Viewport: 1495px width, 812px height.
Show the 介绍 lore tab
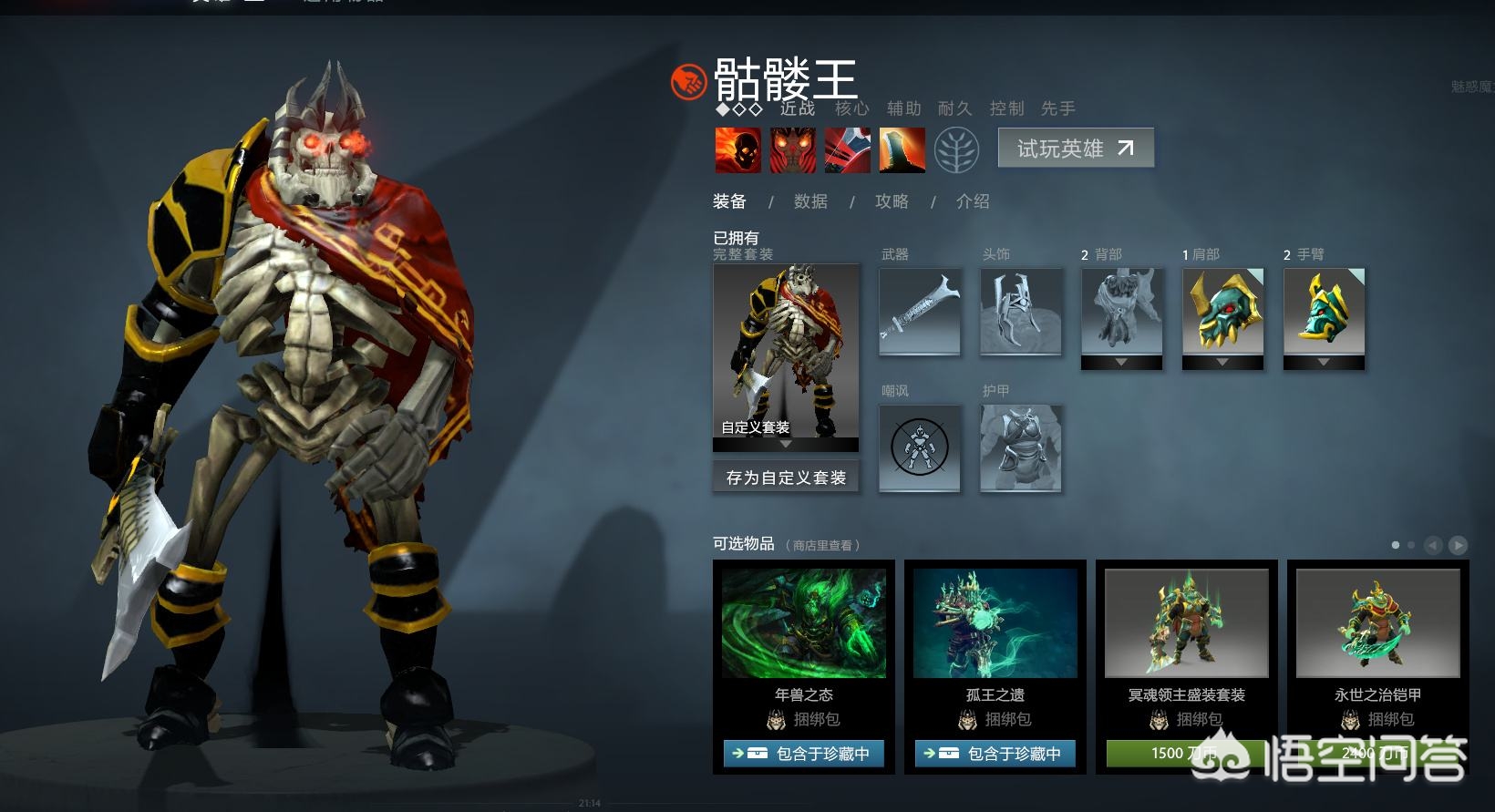pyautogui.click(x=973, y=201)
